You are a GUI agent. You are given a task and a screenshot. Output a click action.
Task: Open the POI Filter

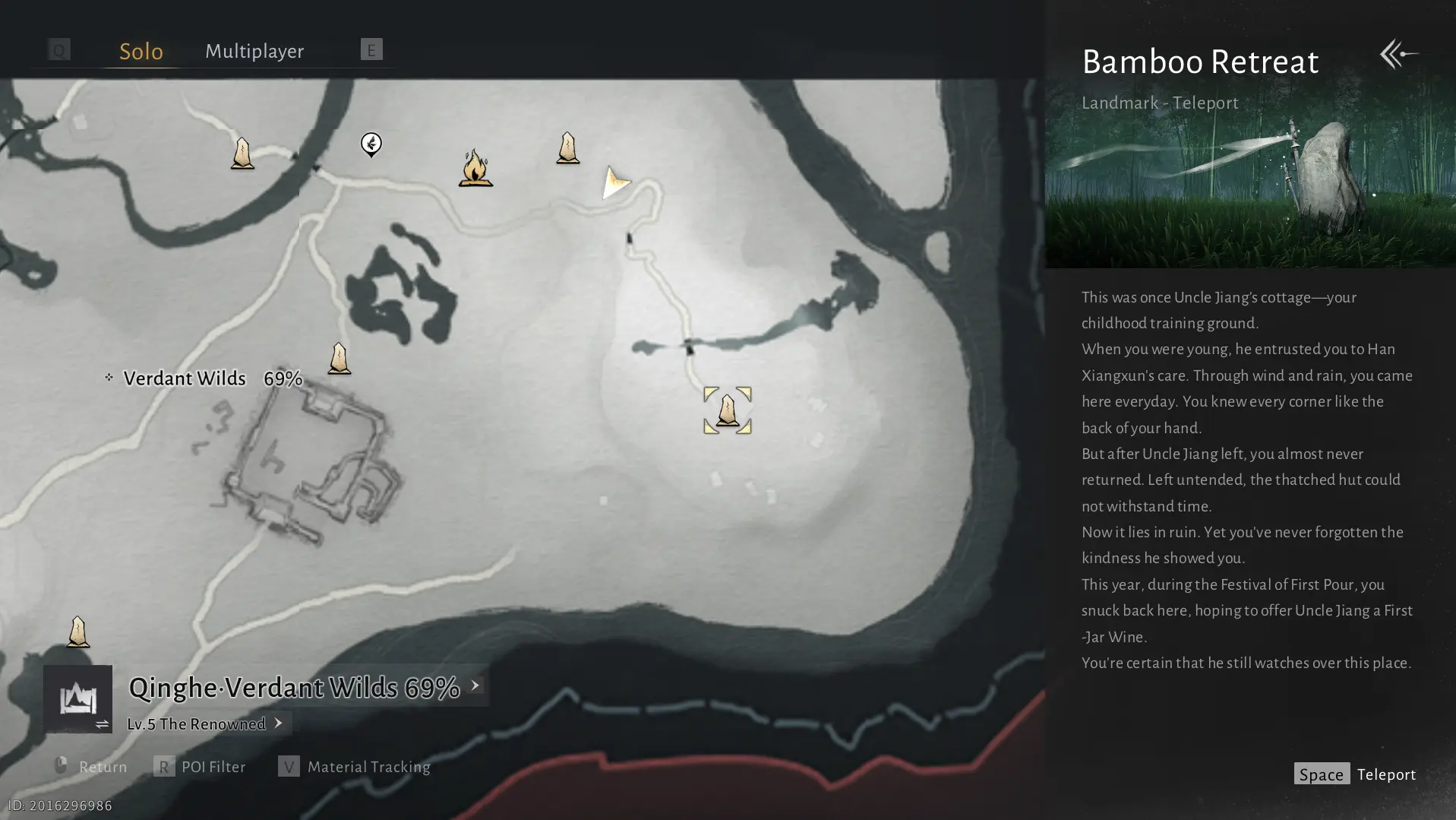[x=201, y=766]
